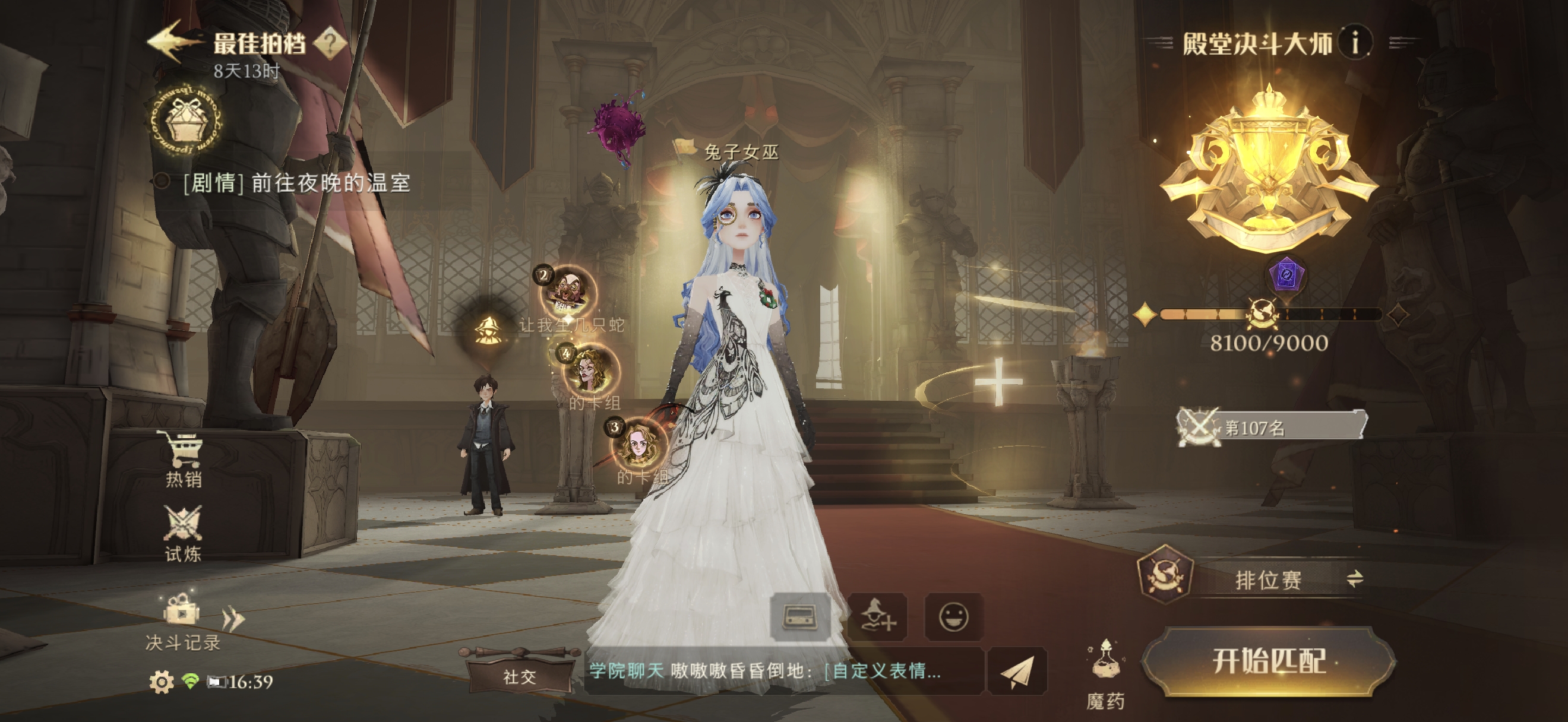Open the 最佳拍档 help question mark
The image size is (1568, 722).
click(330, 43)
